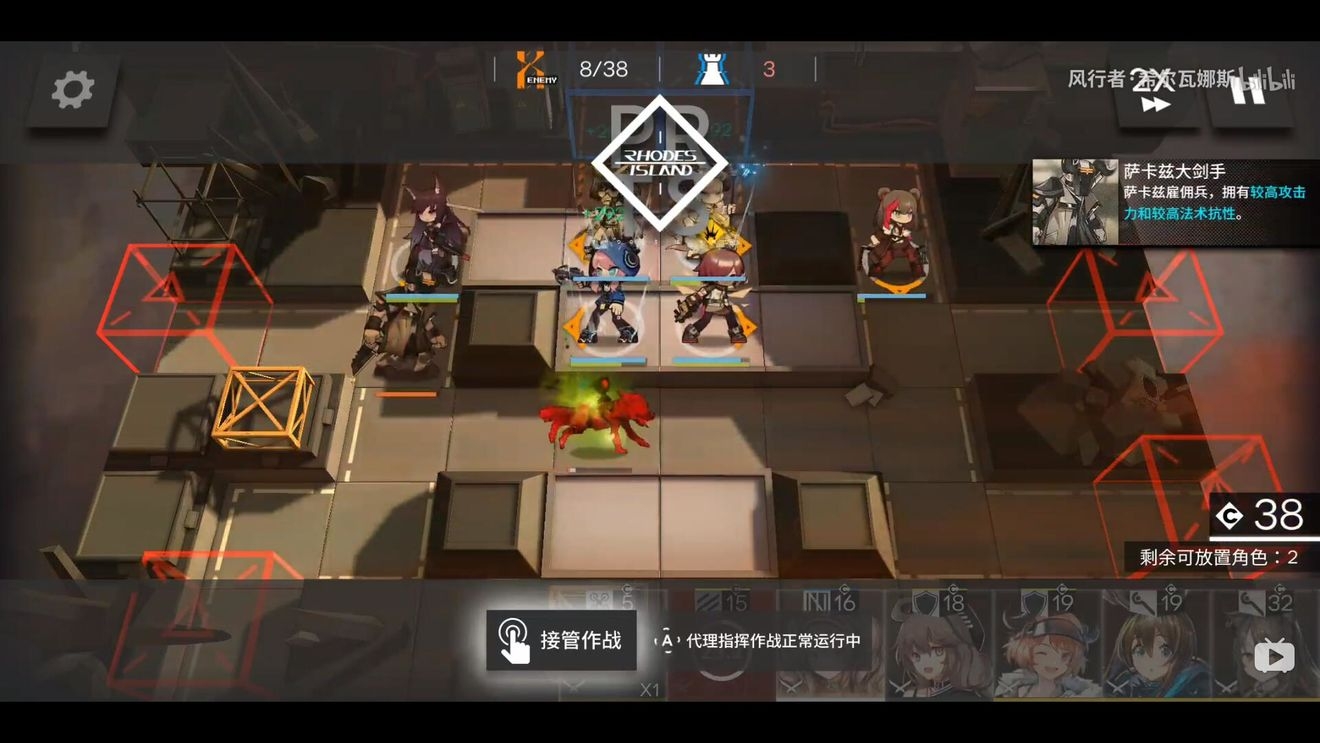
Task: Select the brown-haired cost-19 caster card
Action: [1155, 645]
